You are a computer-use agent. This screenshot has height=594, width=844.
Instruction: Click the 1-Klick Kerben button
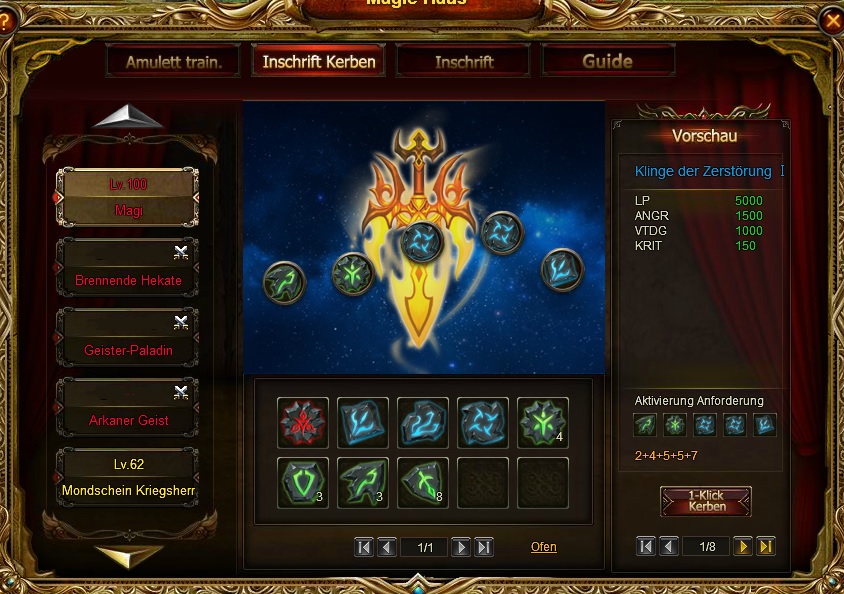tap(706, 501)
